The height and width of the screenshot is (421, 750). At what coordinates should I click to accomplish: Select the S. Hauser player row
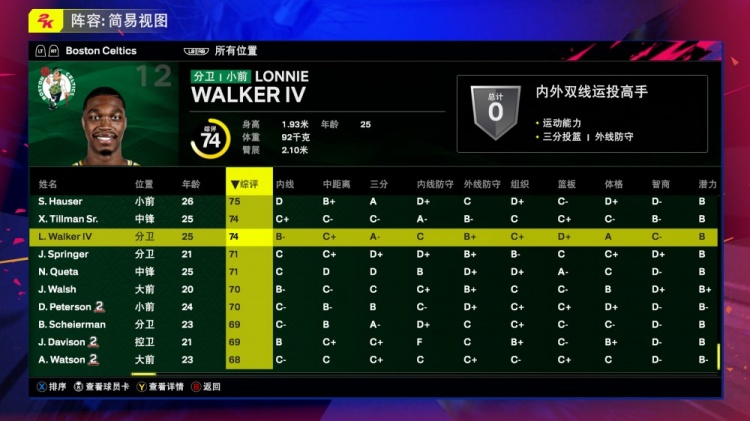point(60,201)
